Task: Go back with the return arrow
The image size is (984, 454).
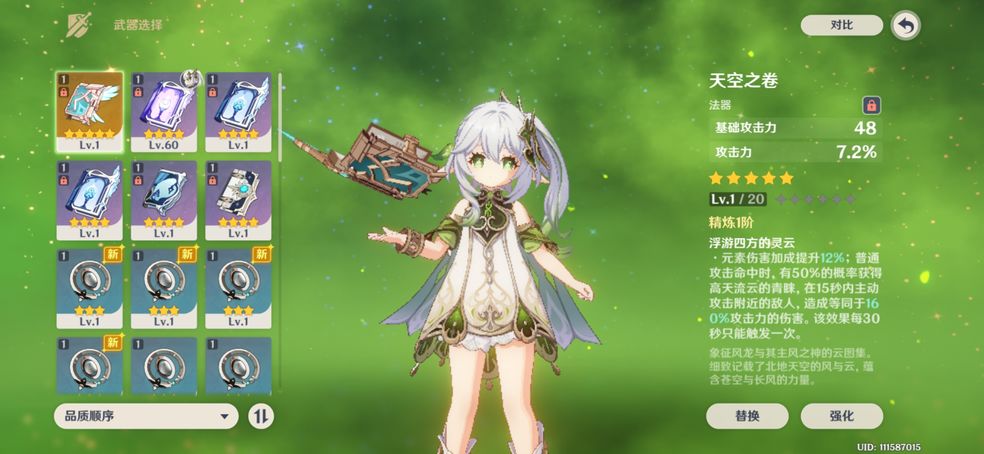Action: click(x=905, y=26)
